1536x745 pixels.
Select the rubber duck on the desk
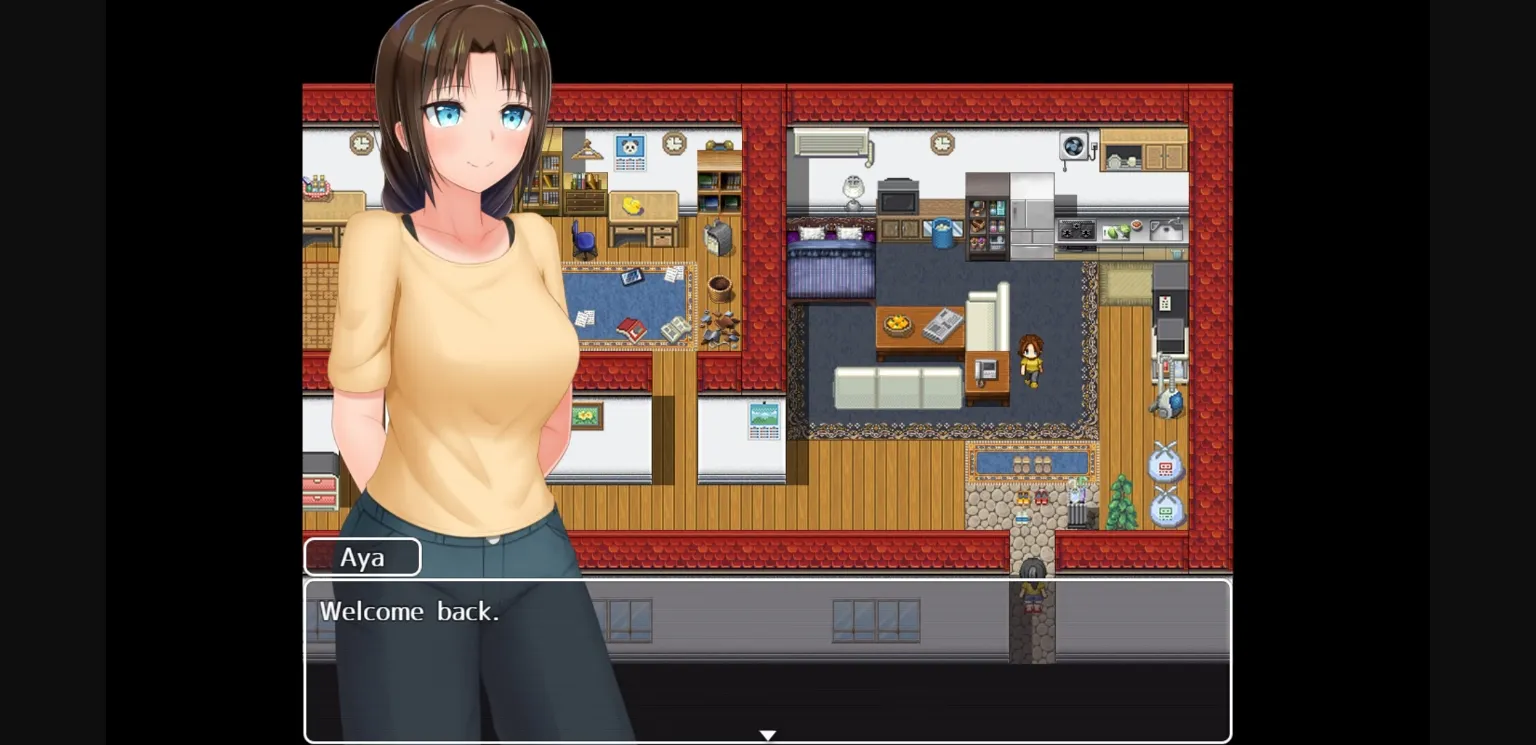pos(633,206)
